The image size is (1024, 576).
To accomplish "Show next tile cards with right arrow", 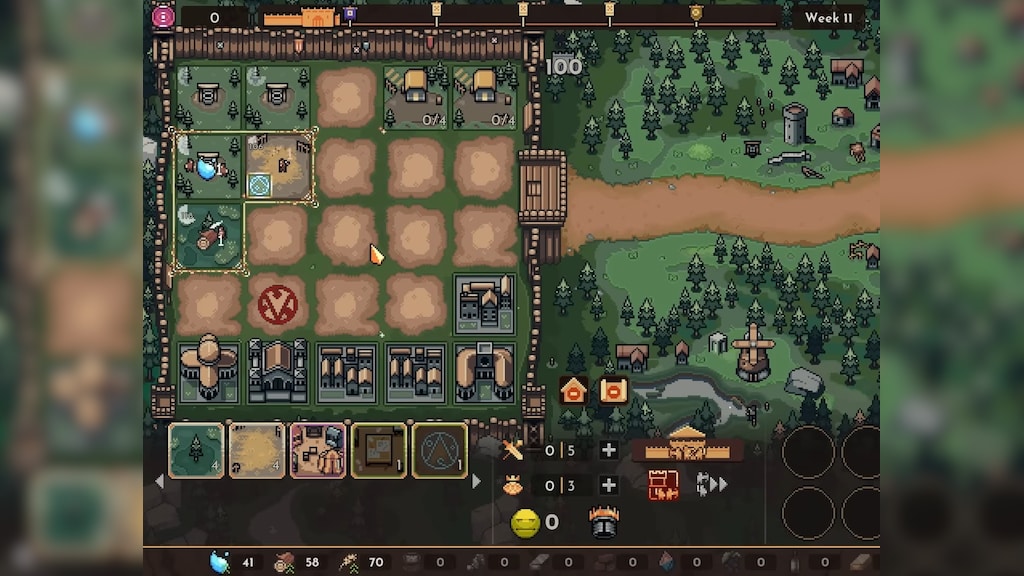I will pos(476,482).
